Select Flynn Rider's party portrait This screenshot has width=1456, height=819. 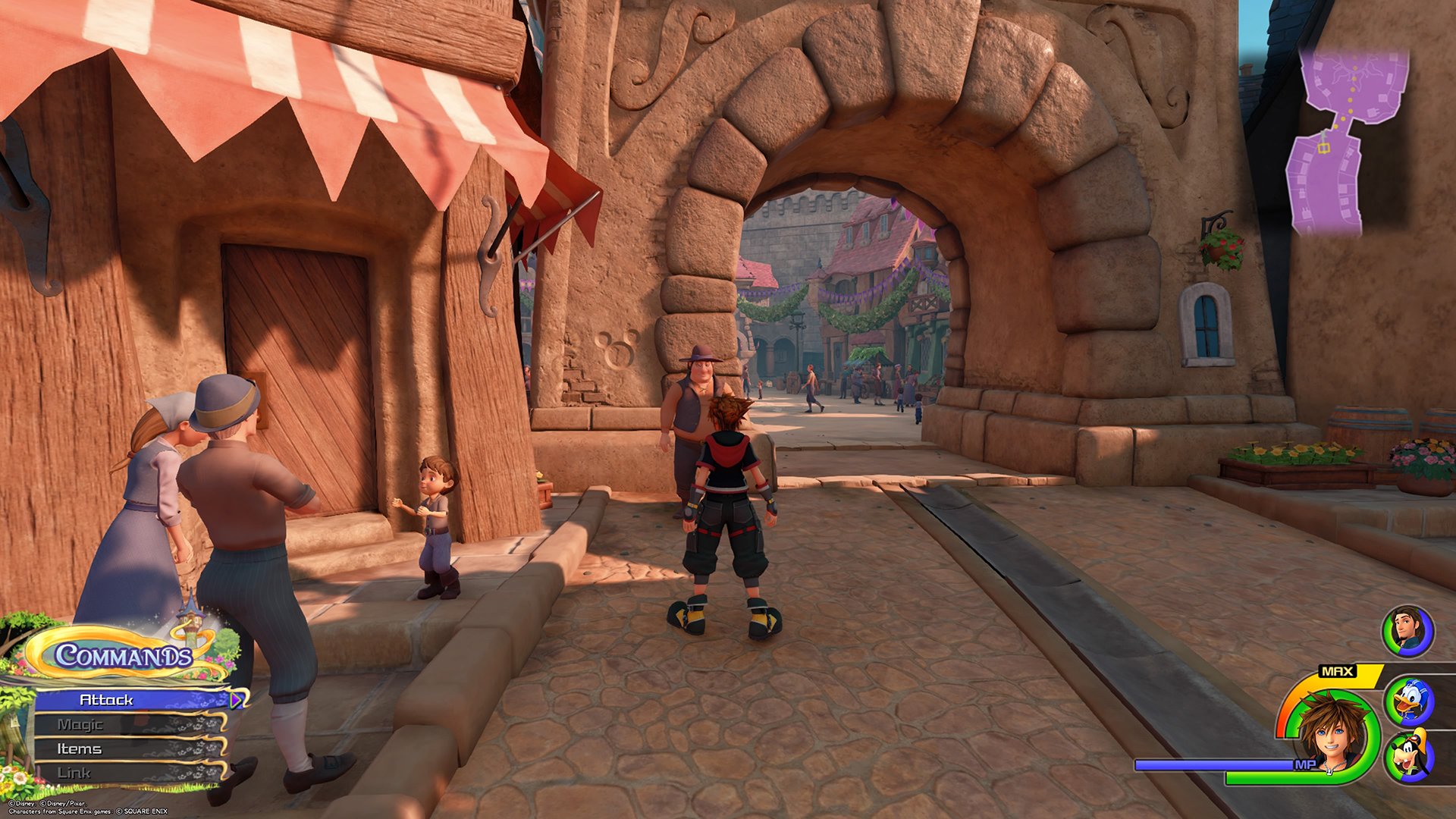[1407, 631]
